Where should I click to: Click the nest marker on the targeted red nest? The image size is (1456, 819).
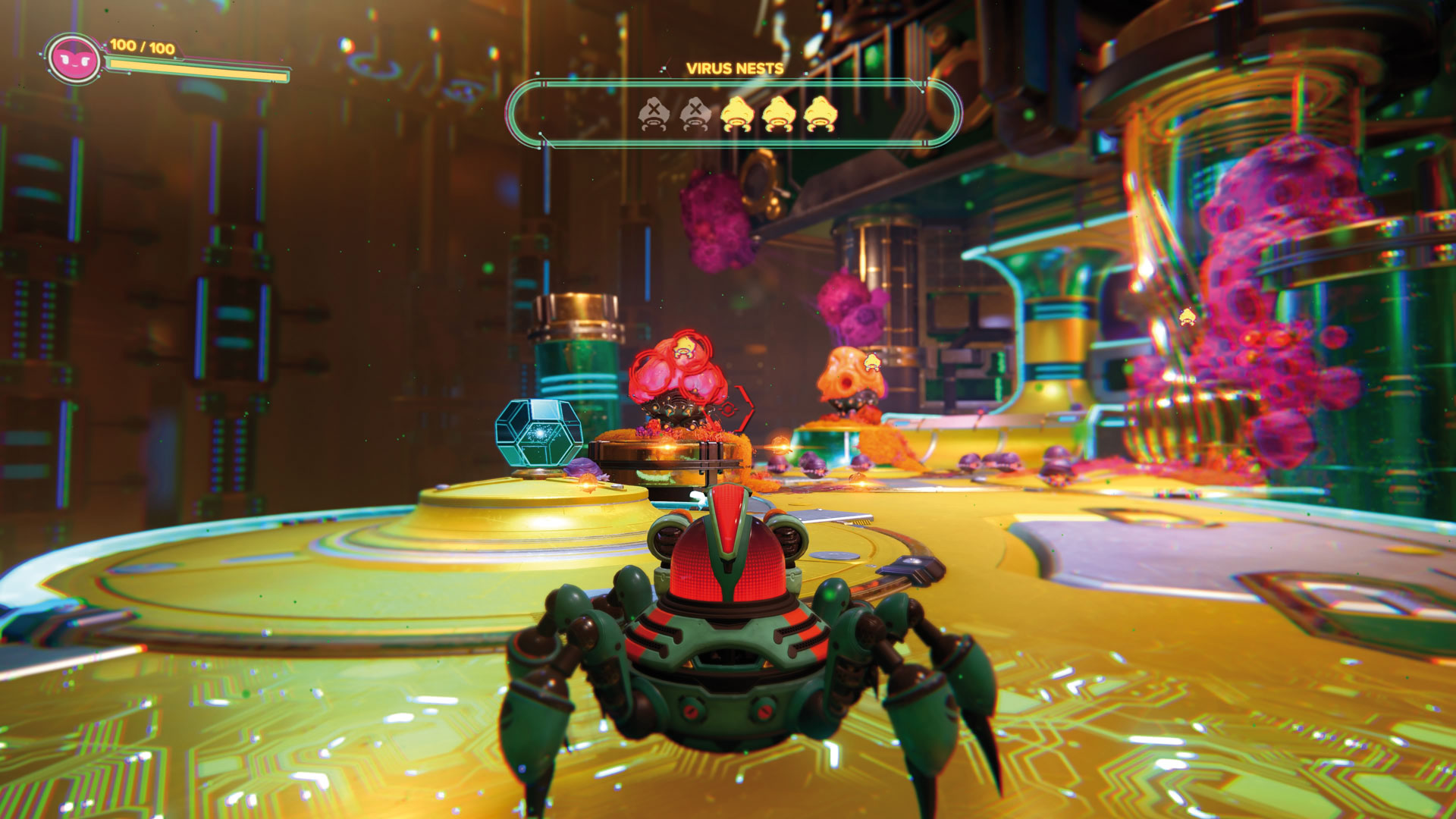pyautogui.click(x=685, y=347)
